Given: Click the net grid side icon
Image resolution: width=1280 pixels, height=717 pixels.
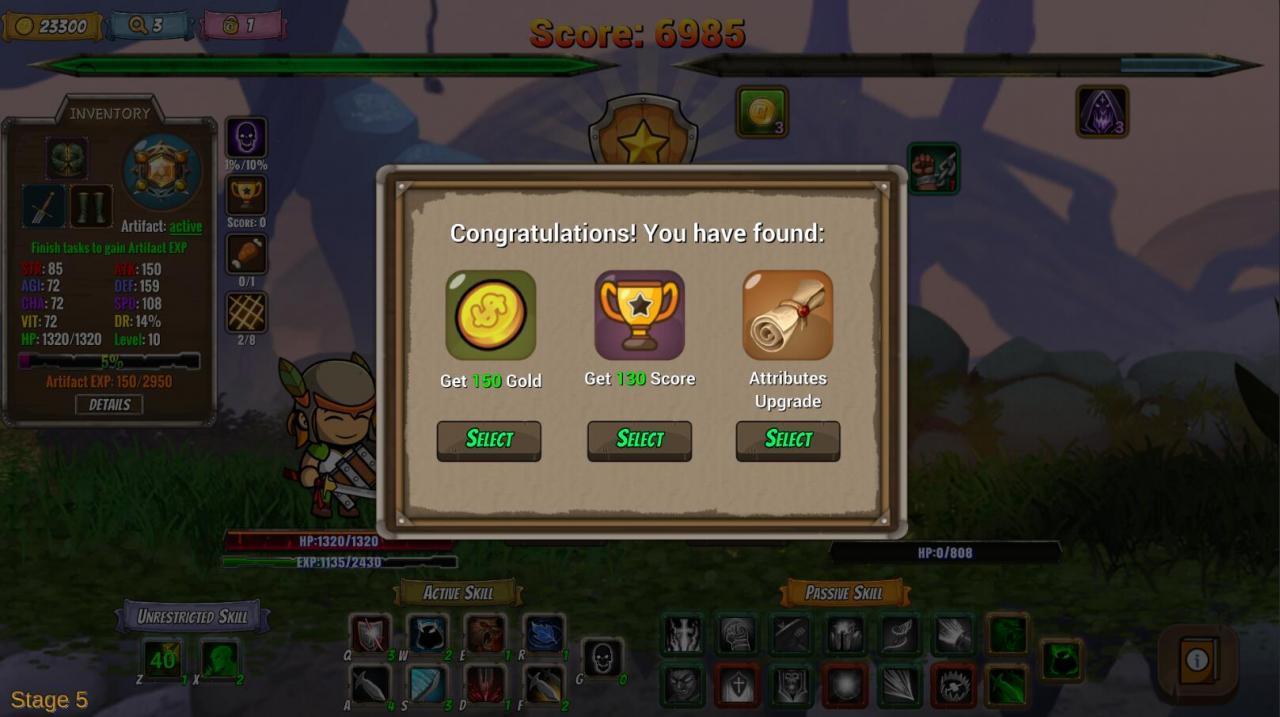Looking at the screenshot, I should [x=246, y=312].
